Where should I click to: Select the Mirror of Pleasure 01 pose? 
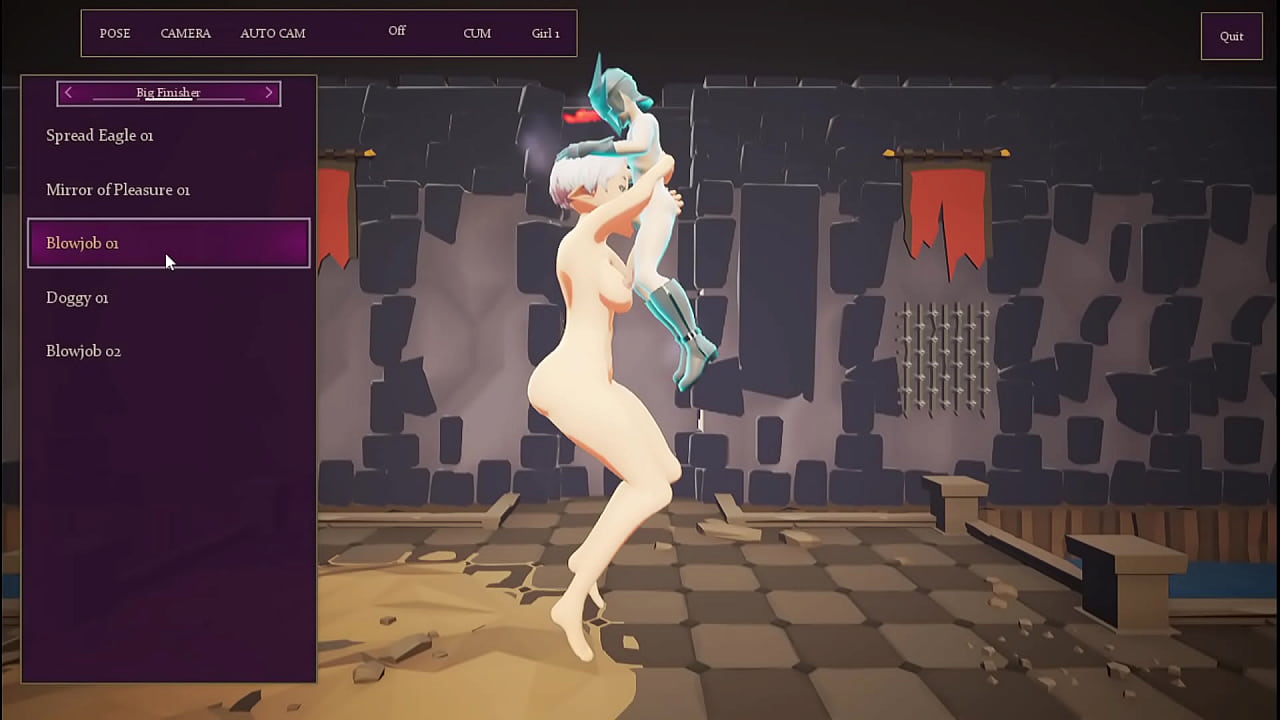117,189
